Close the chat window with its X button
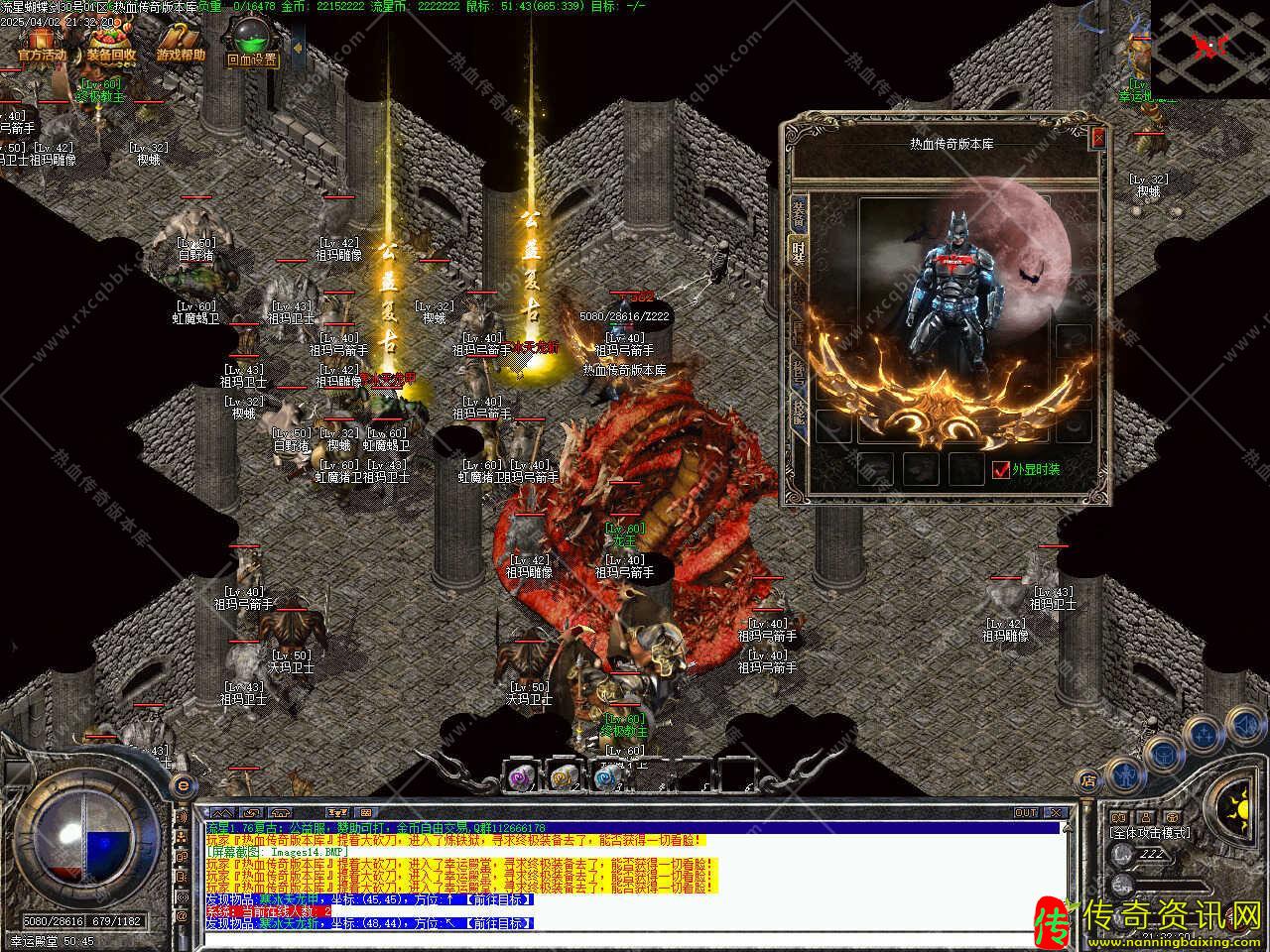The width and height of the screenshot is (1270, 952). (1056, 813)
